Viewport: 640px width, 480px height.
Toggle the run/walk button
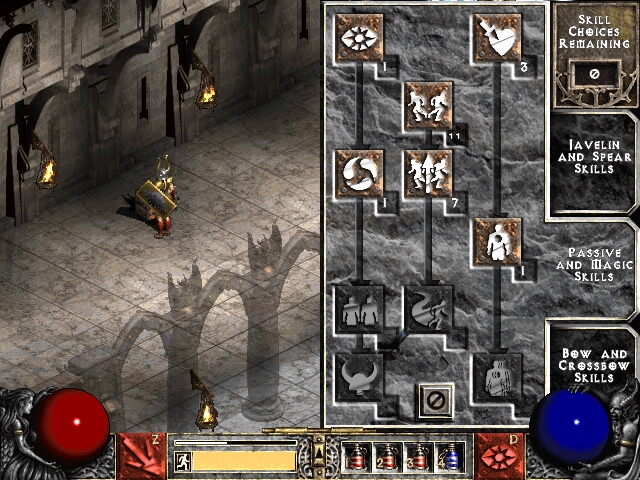(183, 461)
